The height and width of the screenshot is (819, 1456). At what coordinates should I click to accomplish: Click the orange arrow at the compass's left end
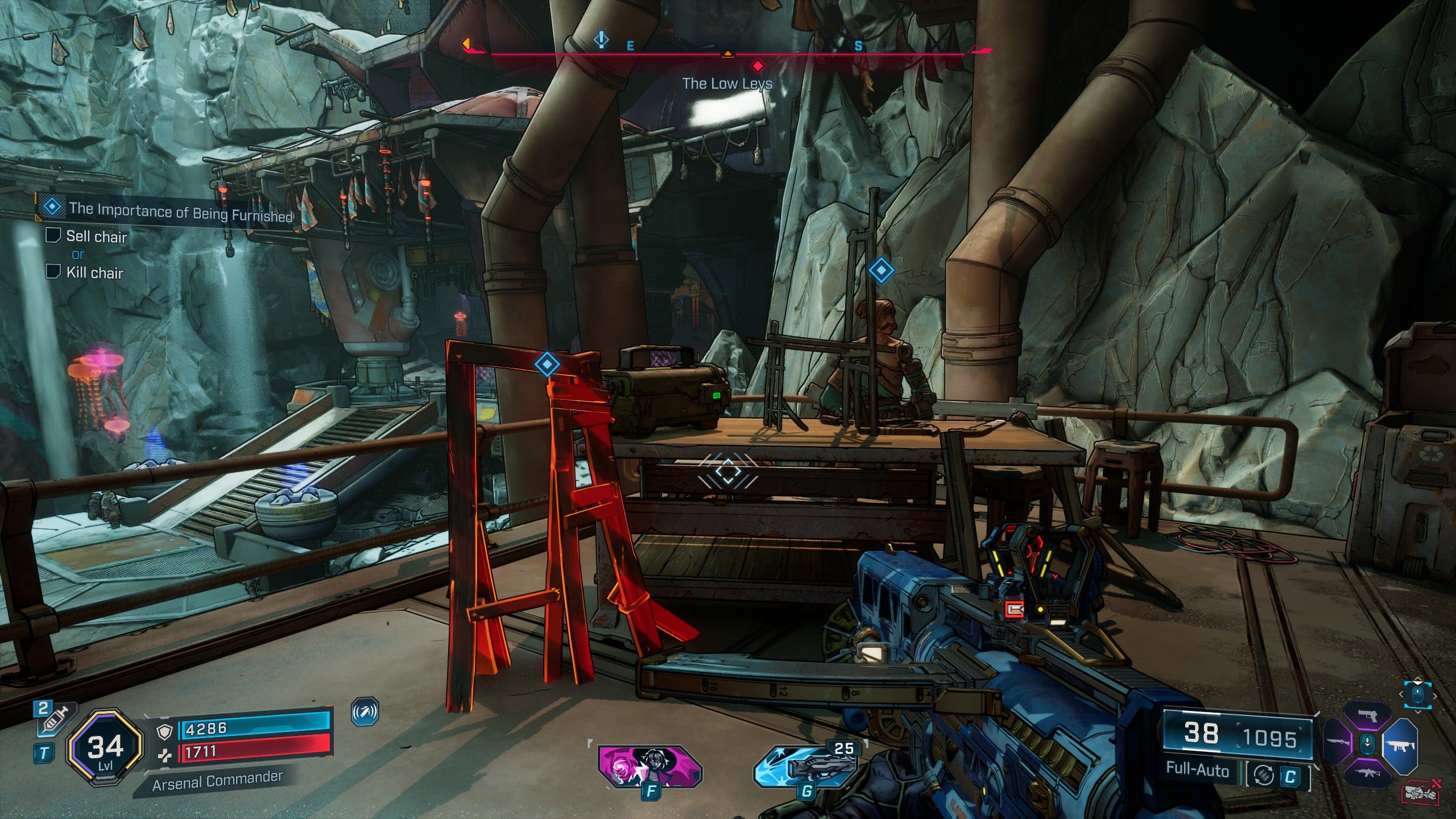click(x=466, y=43)
